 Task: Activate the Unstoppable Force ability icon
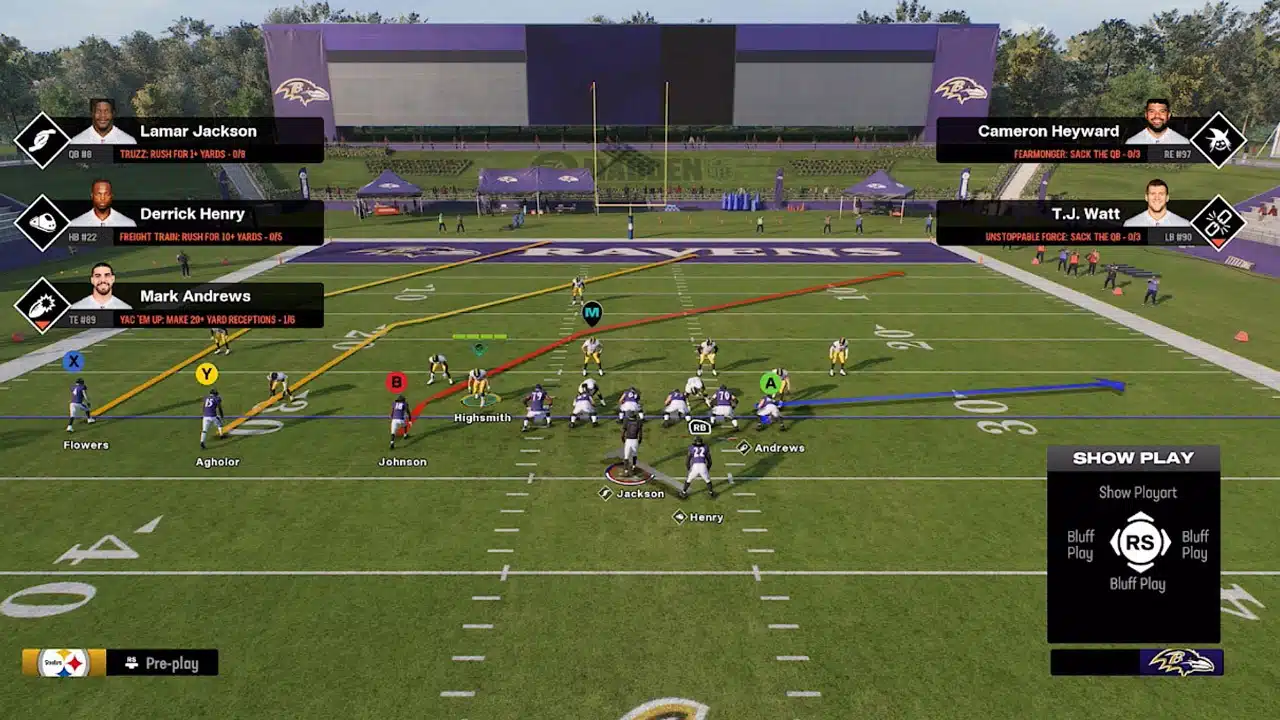click(x=1219, y=222)
